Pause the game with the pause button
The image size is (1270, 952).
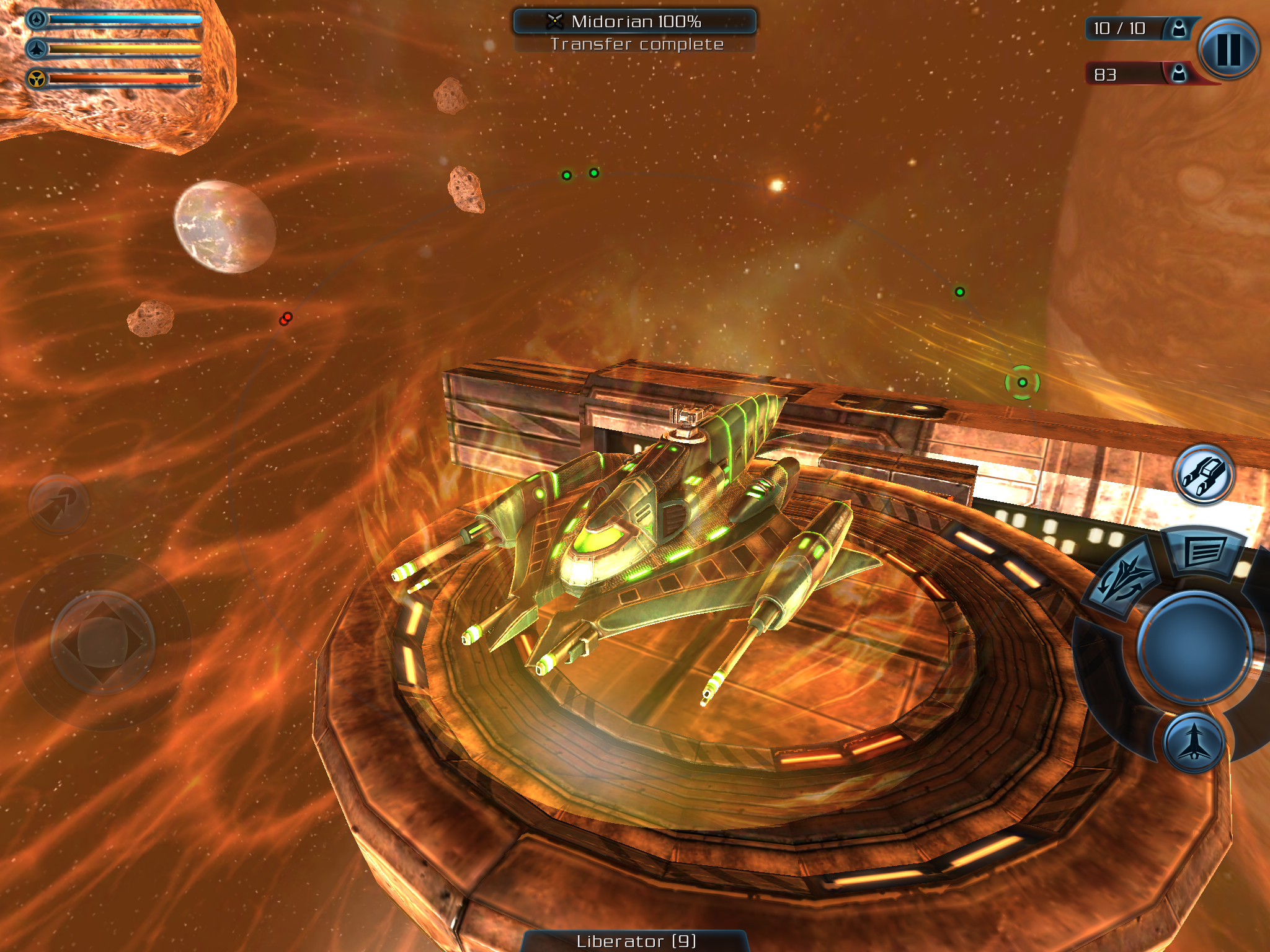point(1228,49)
